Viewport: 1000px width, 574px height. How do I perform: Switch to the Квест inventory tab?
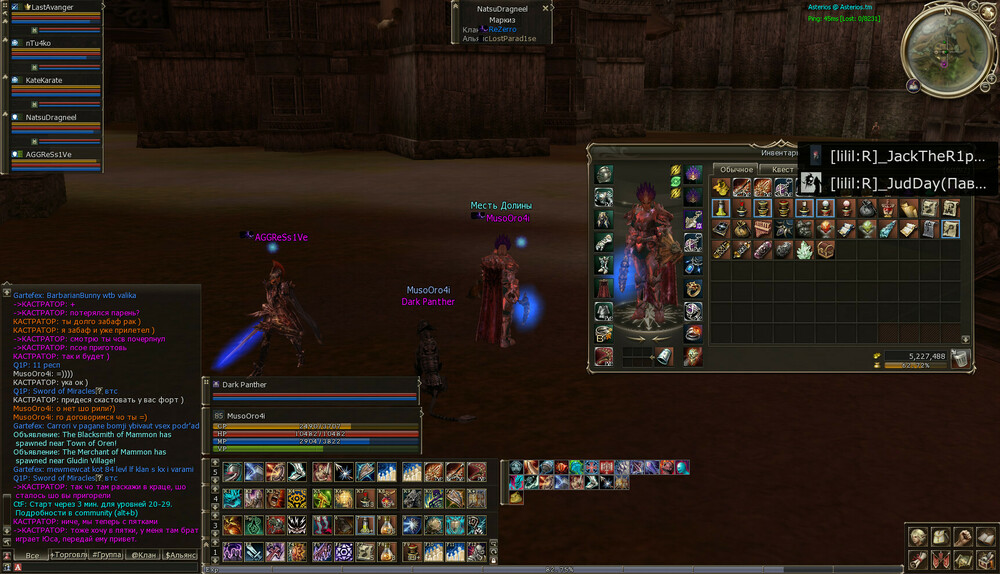tap(783, 169)
